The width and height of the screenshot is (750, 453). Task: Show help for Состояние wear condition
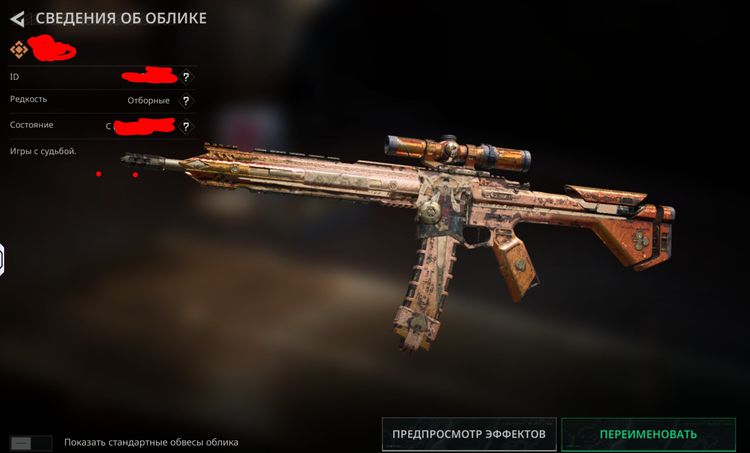pyautogui.click(x=186, y=126)
